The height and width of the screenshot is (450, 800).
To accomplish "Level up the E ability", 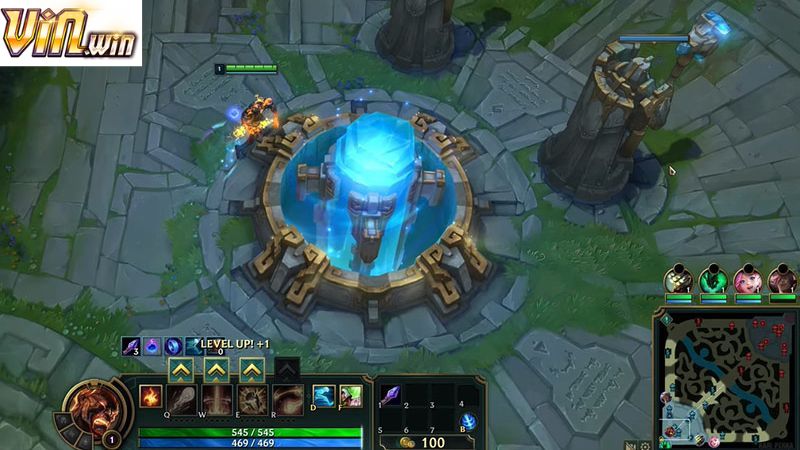I will [x=250, y=369].
